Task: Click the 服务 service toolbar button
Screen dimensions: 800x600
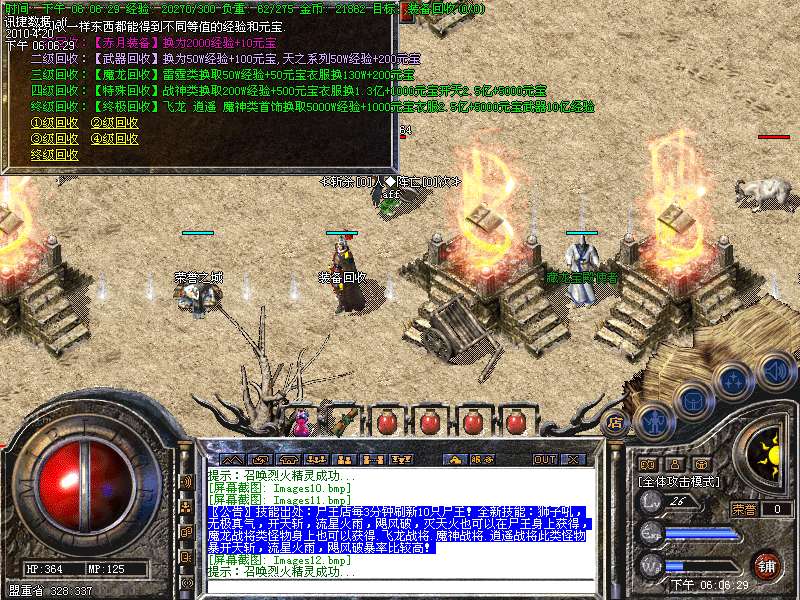Action: (x=483, y=459)
